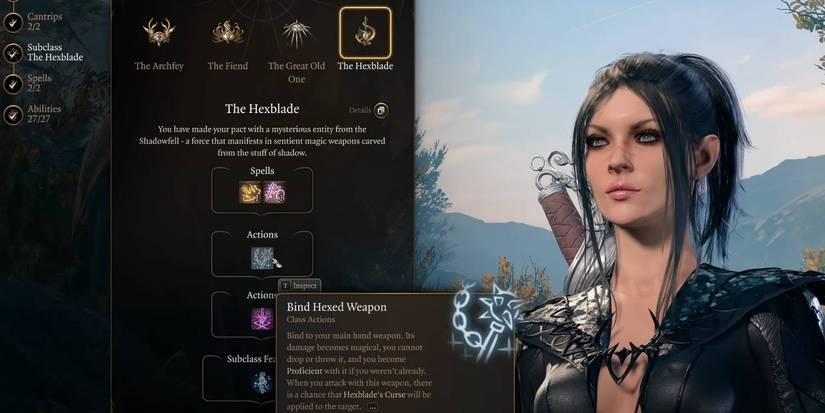Choose The Fiend subclass
This screenshot has width=825, height=413.
[x=228, y=34]
